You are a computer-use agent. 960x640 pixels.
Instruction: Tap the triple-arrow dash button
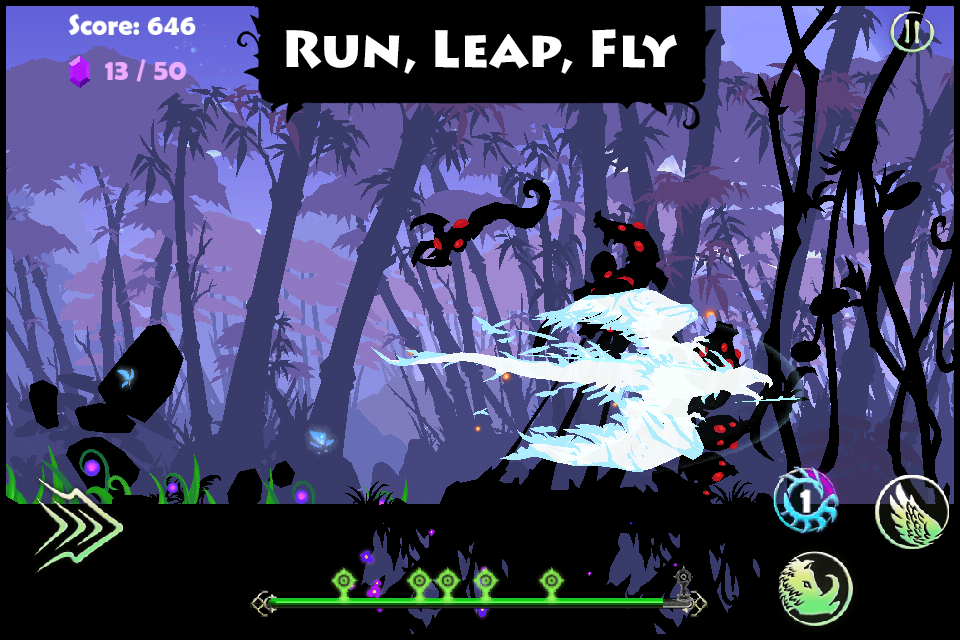point(78,522)
